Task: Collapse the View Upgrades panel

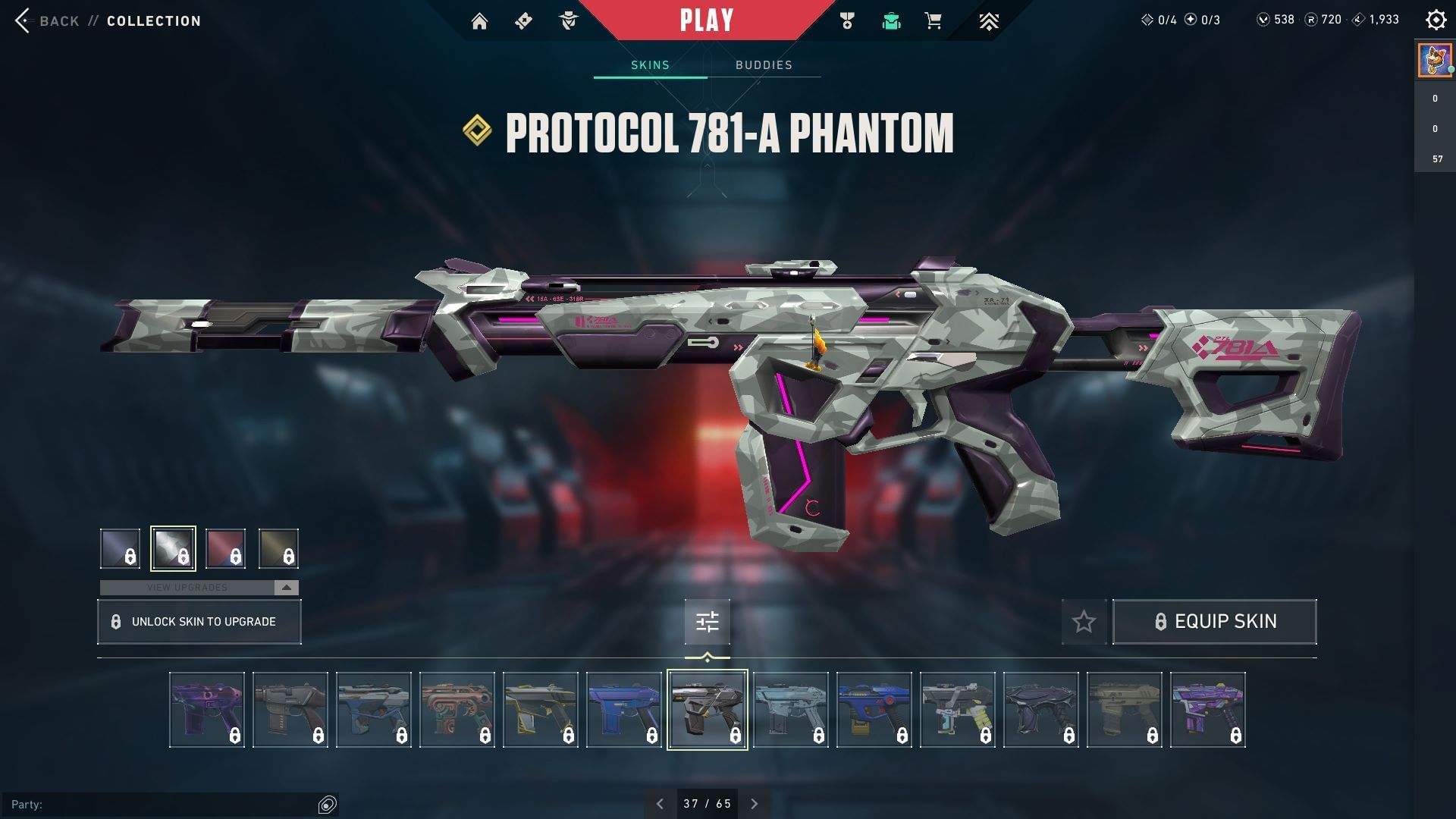Action: [285, 587]
